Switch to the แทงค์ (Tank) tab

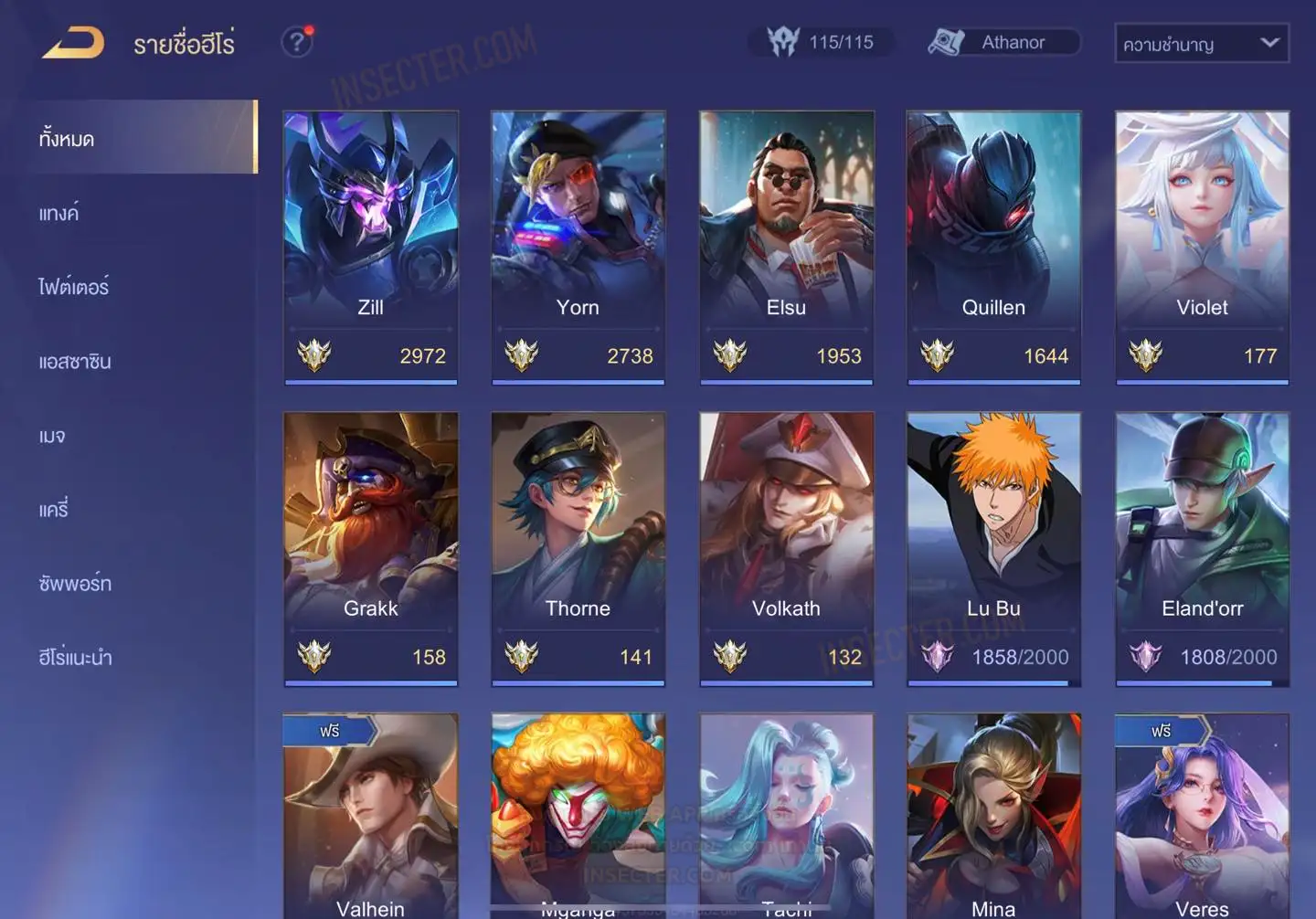coord(59,214)
